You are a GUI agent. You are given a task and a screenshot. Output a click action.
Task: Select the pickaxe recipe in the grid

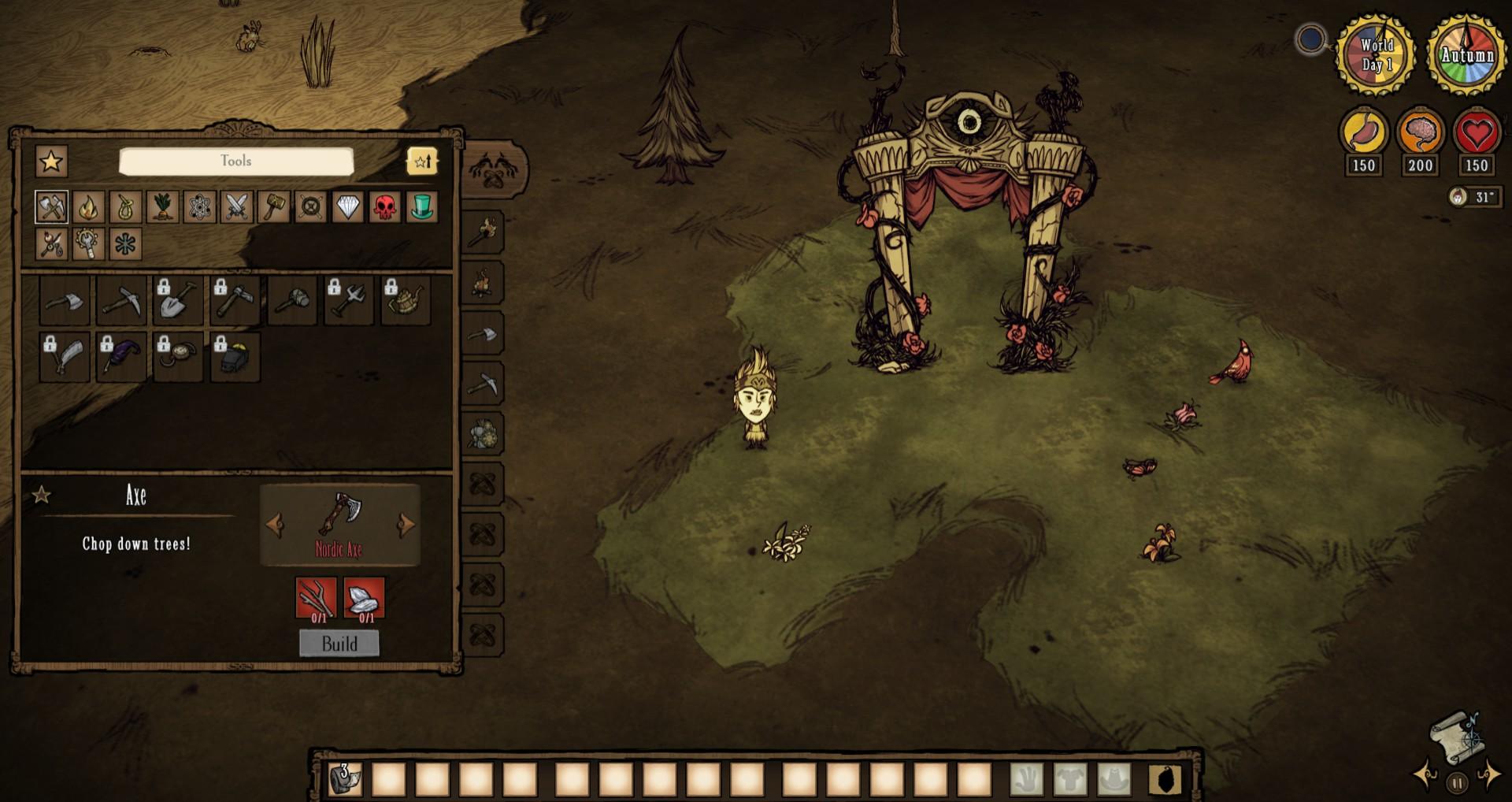pyautogui.click(x=121, y=300)
